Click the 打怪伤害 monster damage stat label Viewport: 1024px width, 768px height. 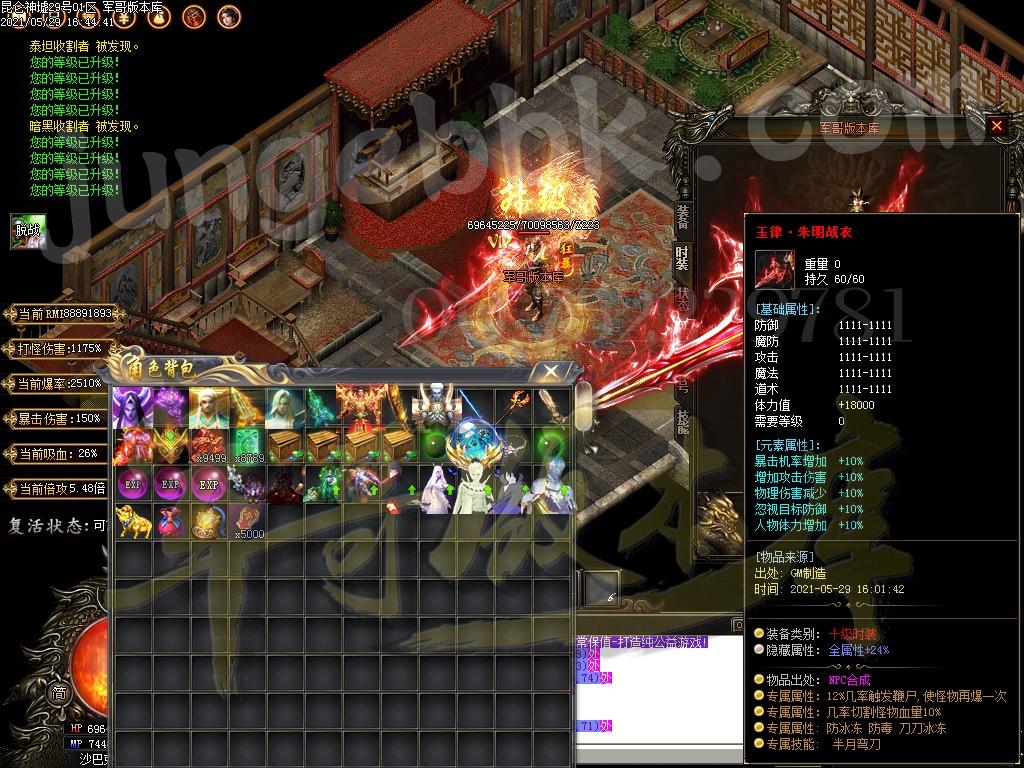(x=58, y=349)
